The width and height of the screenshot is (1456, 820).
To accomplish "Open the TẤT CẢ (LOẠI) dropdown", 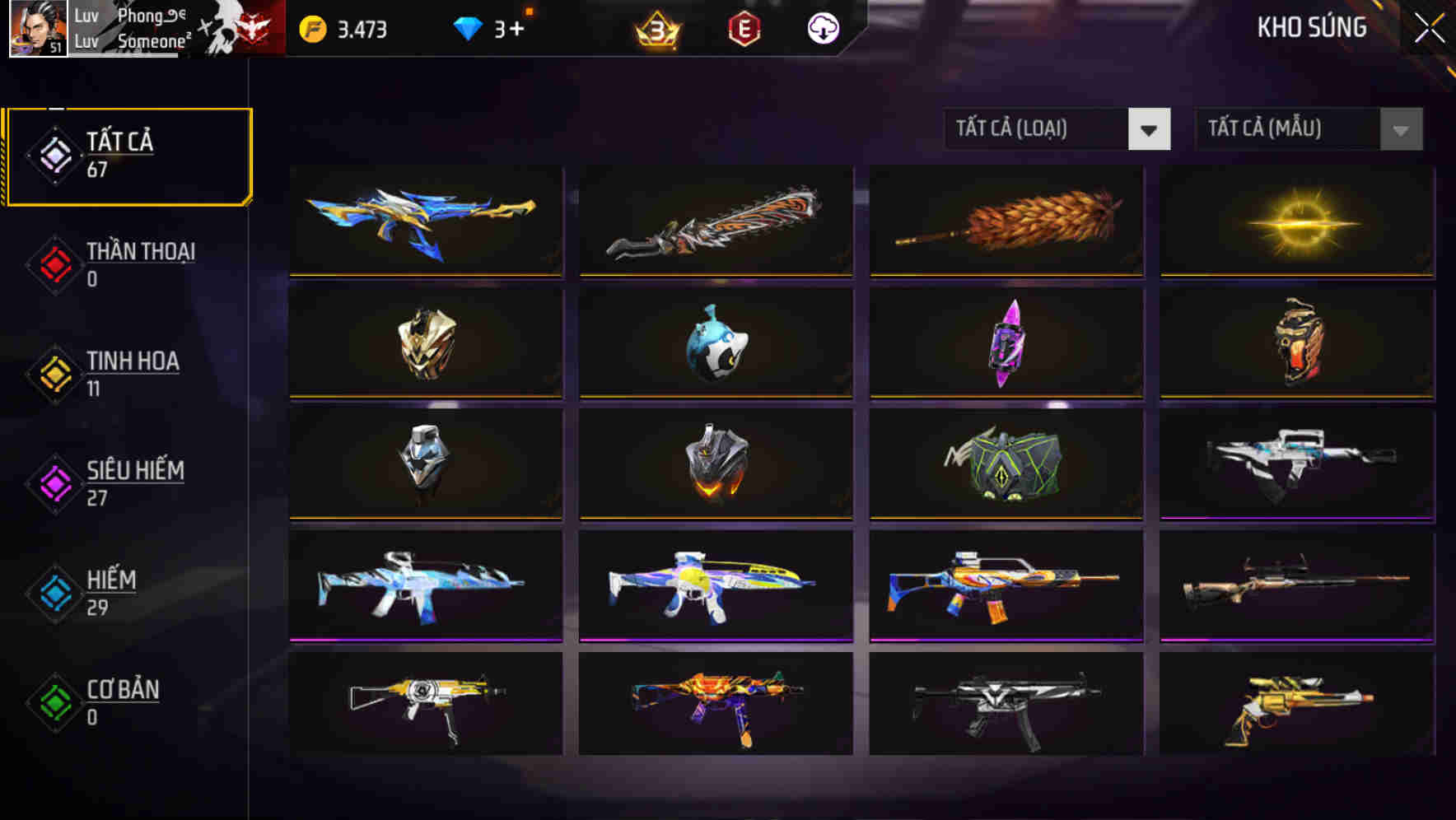I will [x=1057, y=129].
